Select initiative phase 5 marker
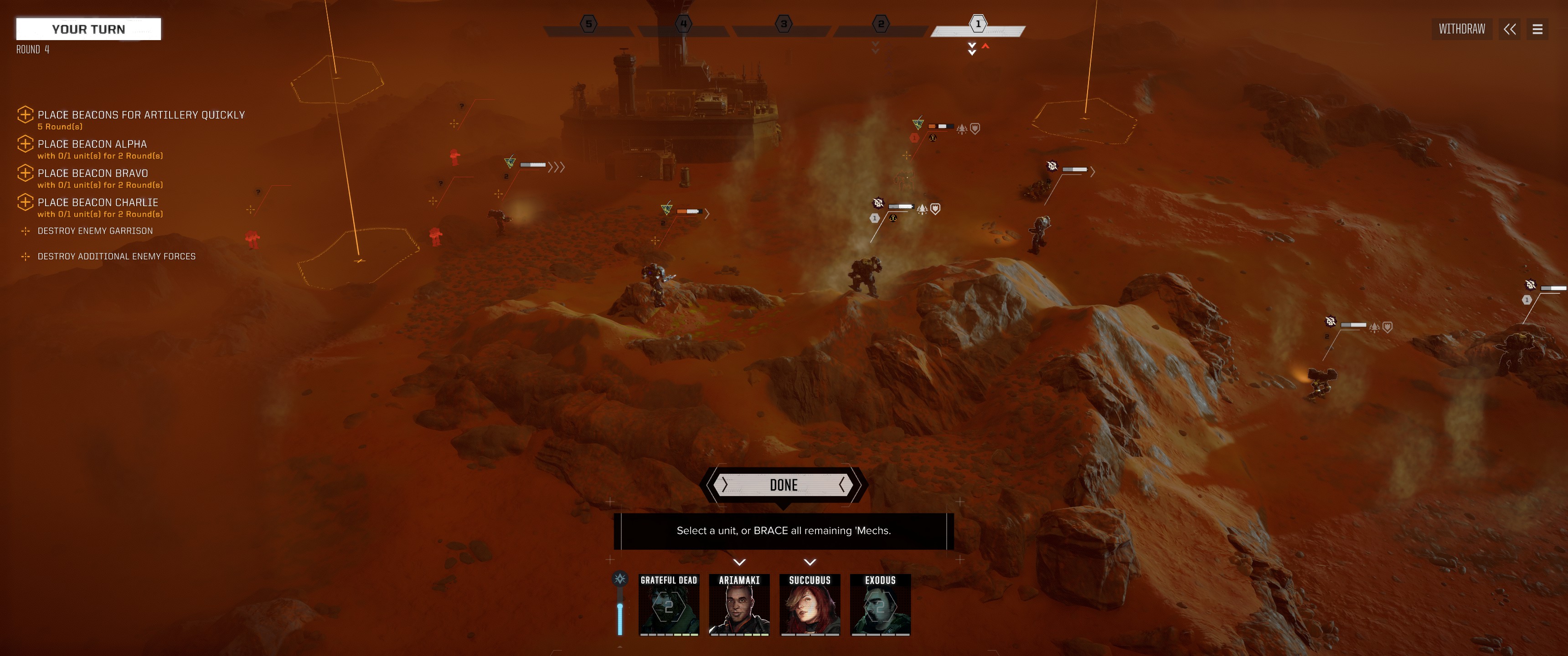The width and height of the screenshot is (1568, 656). [588, 24]
